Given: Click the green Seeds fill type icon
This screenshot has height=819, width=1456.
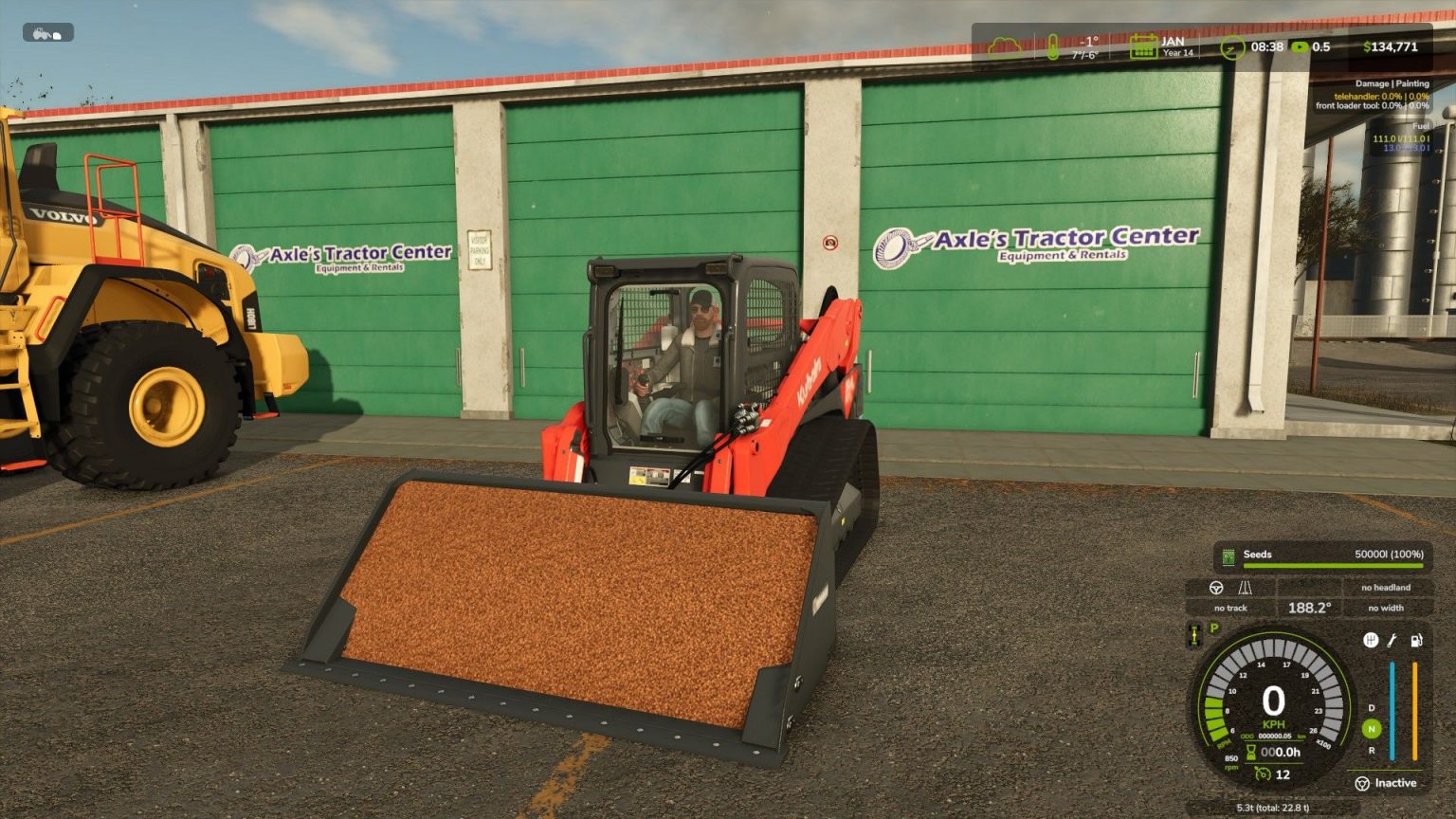Looking at the screenshot, I should click(1228, 555).
